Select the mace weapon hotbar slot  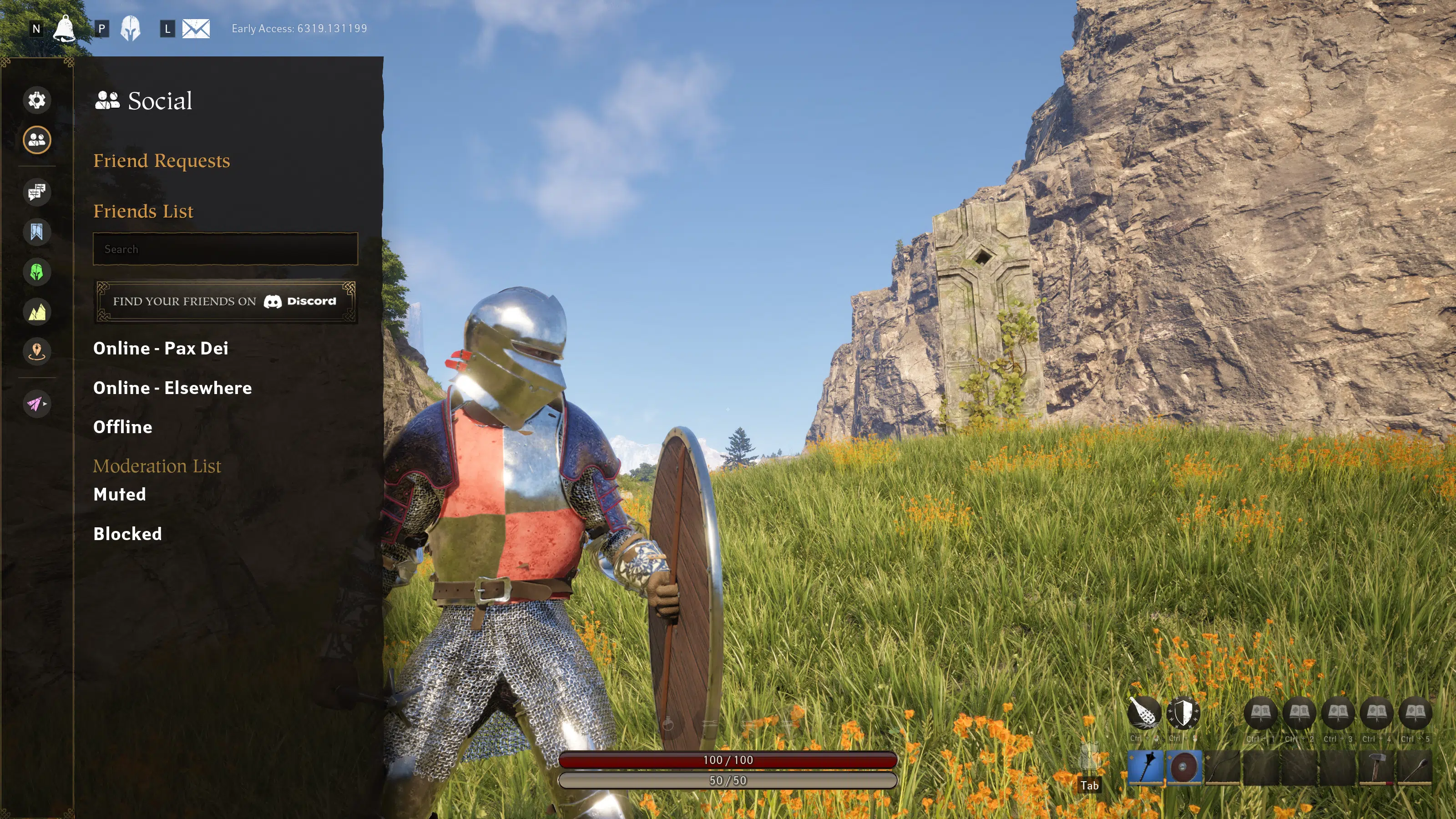click(x=1145, y=768)
